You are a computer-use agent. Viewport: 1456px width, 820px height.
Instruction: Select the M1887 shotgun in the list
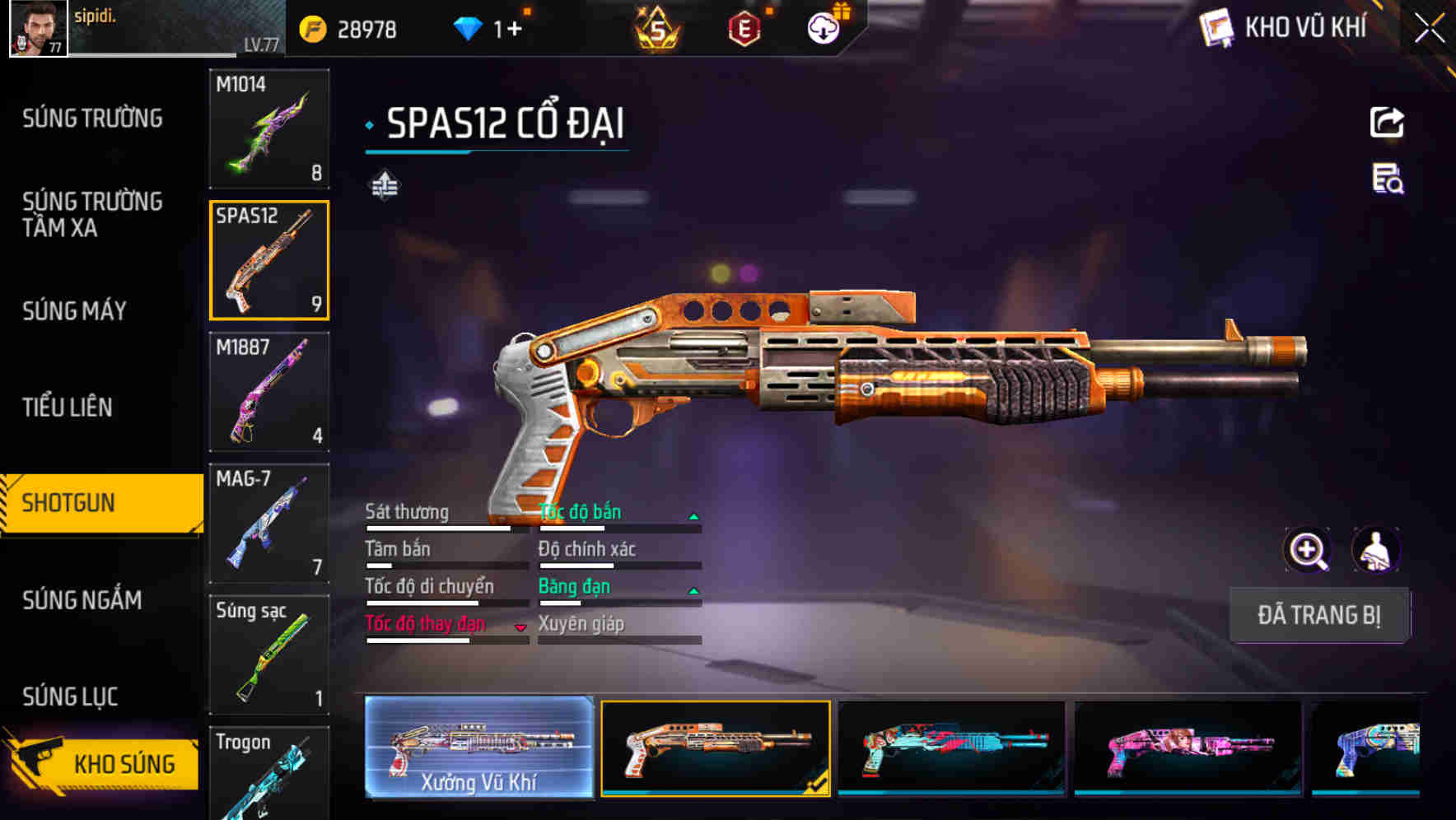268,393
